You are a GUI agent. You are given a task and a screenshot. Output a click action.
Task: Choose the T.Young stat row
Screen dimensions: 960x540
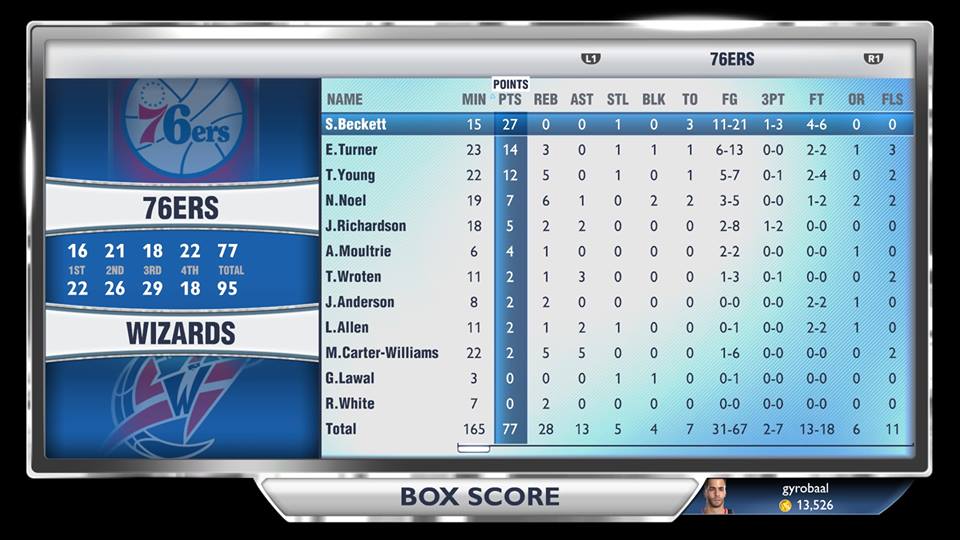351,175
